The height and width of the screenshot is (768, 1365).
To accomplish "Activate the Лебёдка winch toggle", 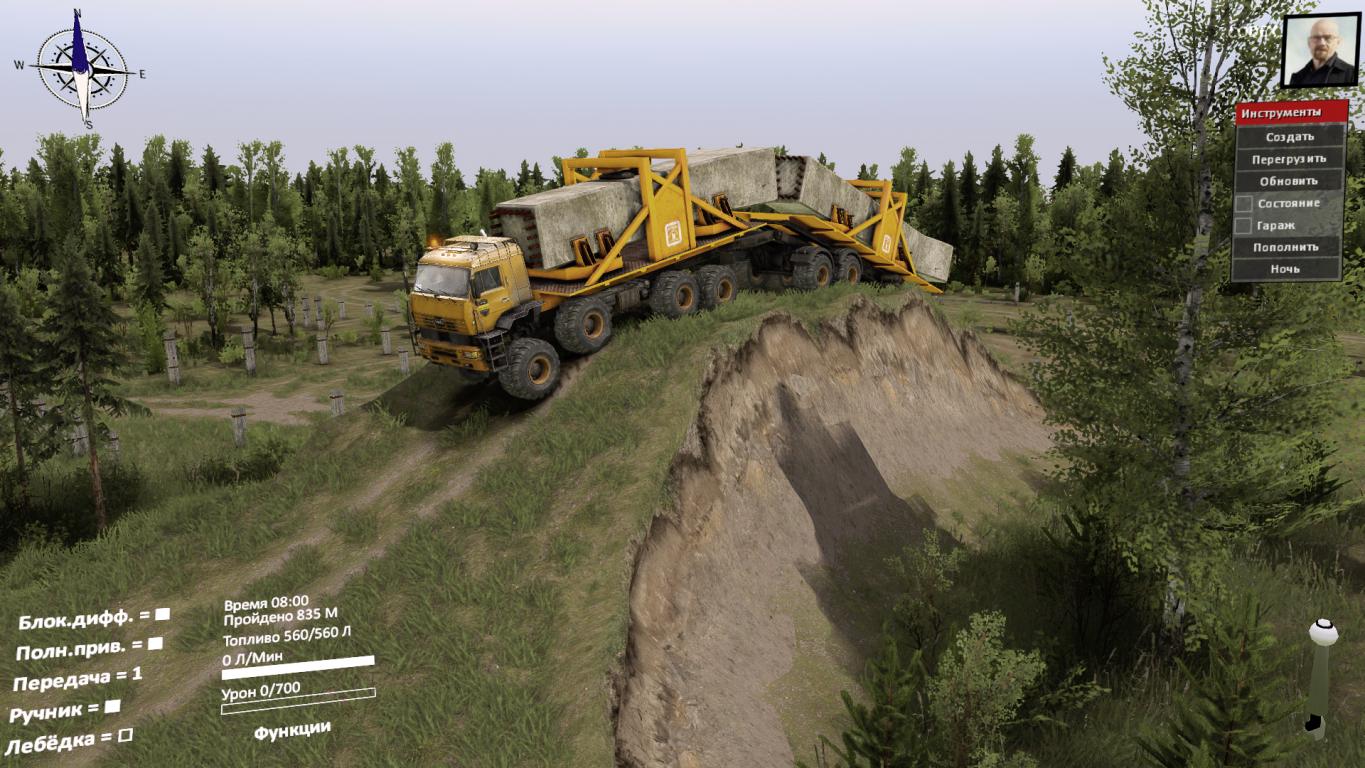I will pos(125,737).
